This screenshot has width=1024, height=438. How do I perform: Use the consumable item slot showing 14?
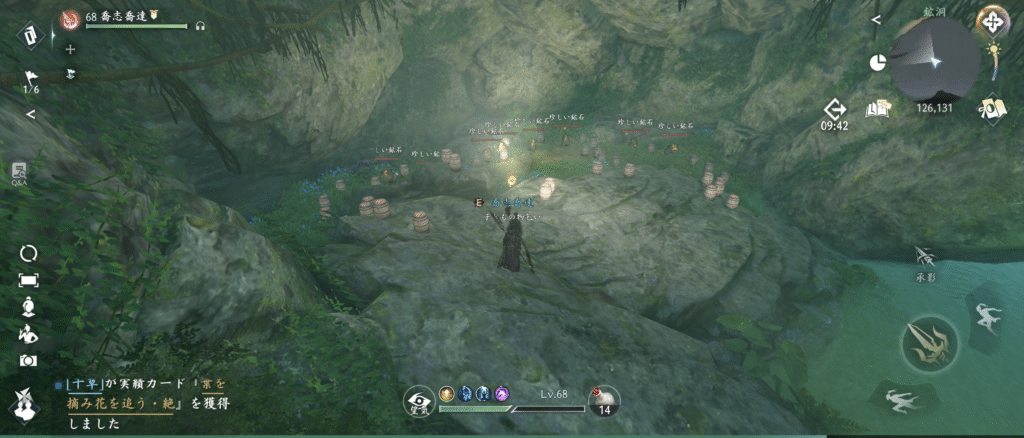tap(604, 401)
